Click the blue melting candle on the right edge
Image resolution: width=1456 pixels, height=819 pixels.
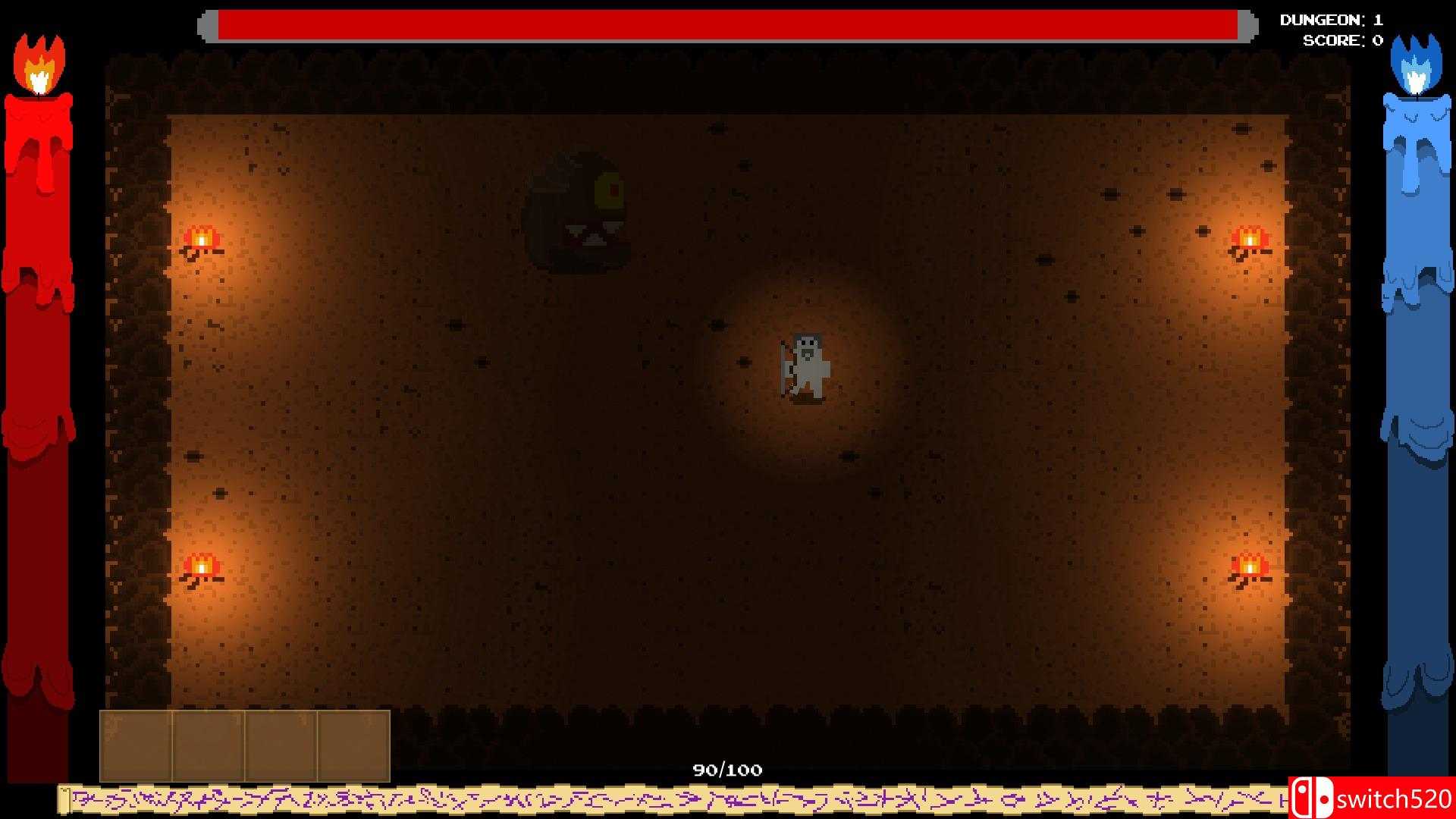click(1414, 379)
